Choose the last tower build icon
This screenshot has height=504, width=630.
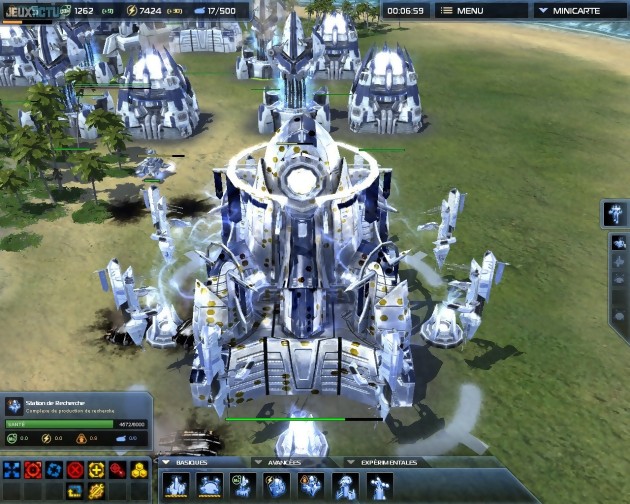pos(378,485)
